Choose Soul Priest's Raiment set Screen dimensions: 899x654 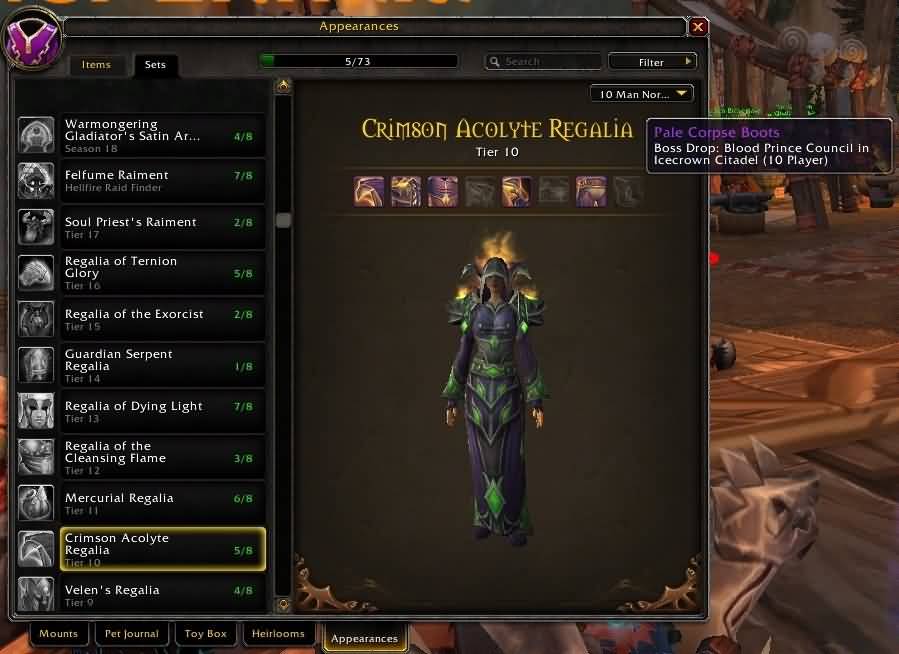tap(142, 227)
